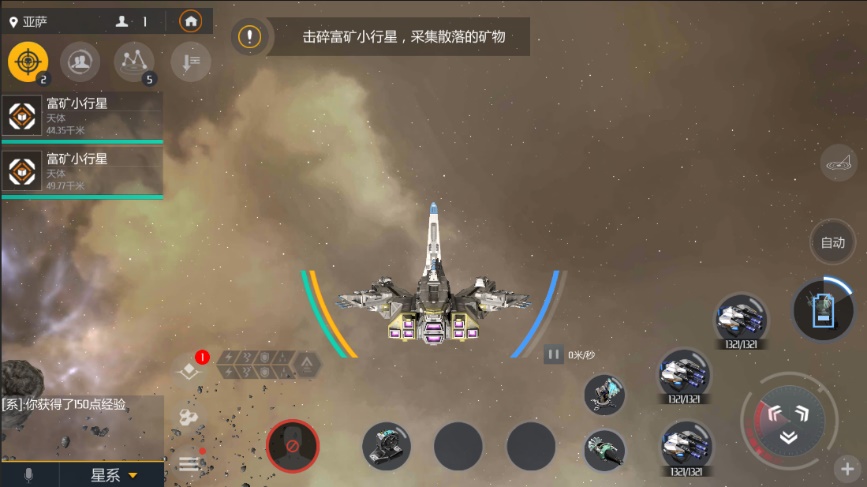This screenshot has height=487, width=867.
Task: Select 富矿小行星 at 44.35 km
Action: click(x=82, y=117)
